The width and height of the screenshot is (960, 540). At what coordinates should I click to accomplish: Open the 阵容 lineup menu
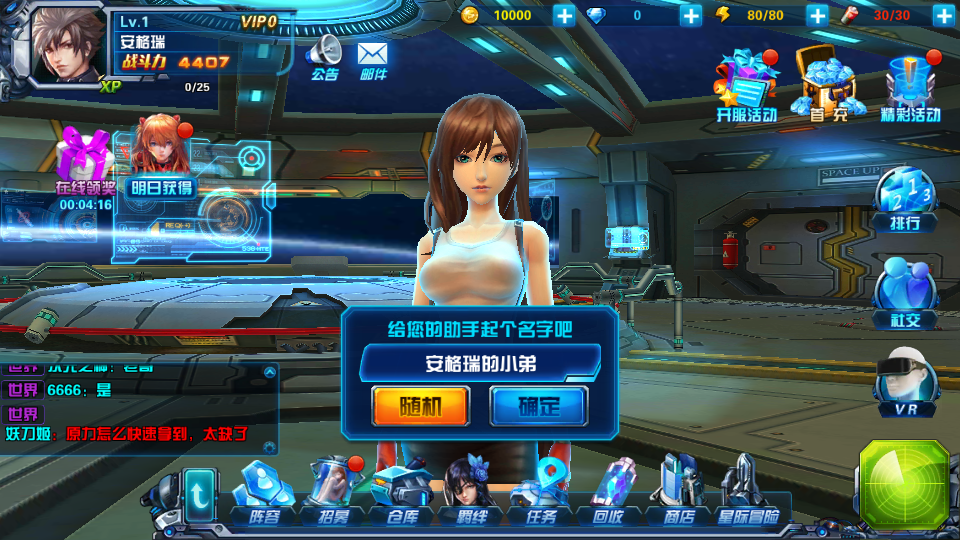click(x=264, y=494)
